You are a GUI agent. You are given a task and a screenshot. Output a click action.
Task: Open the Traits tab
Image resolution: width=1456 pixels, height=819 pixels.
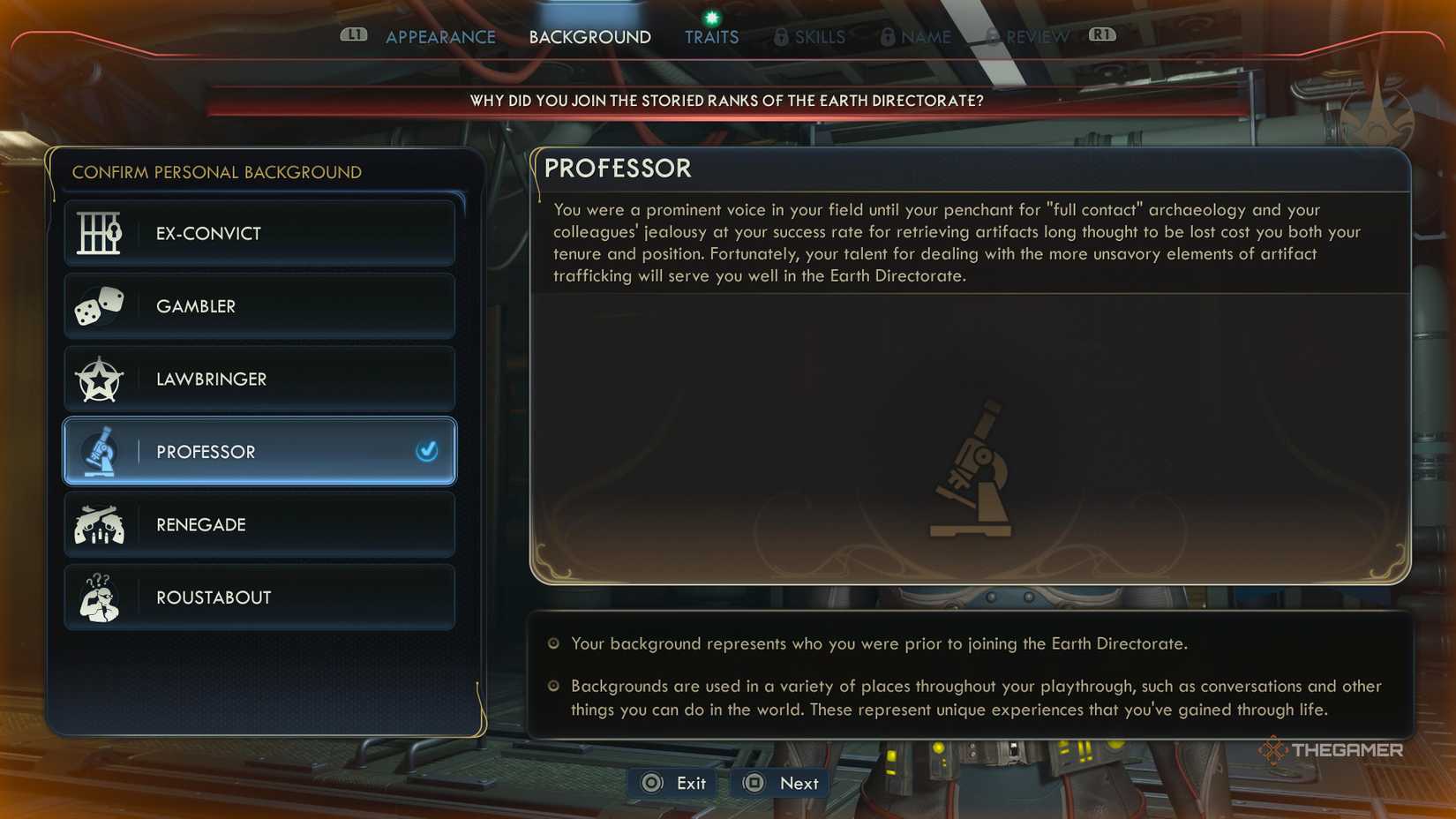pos(711,37)
